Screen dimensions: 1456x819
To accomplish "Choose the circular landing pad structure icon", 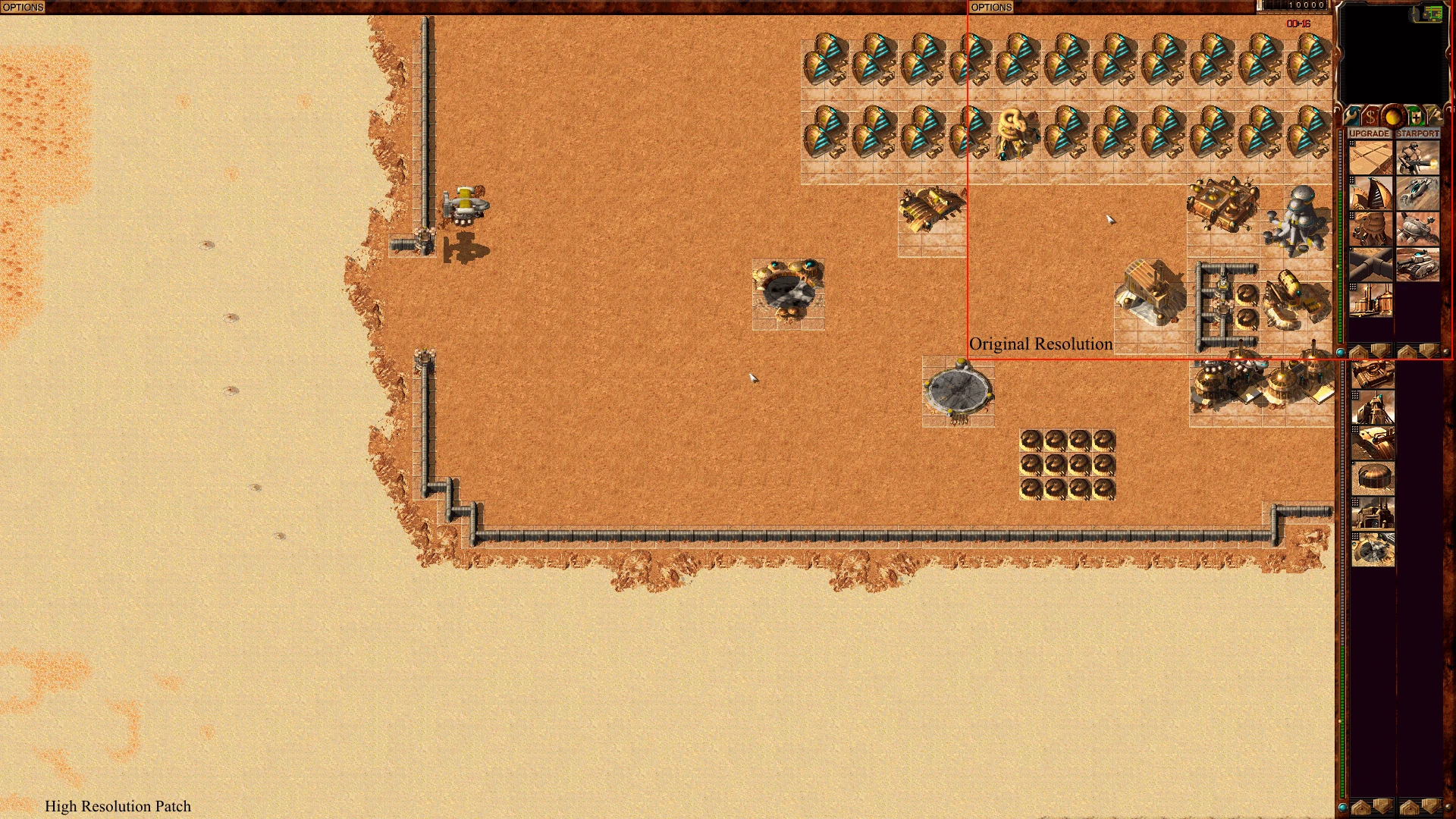I will [x=1373, y=549].
